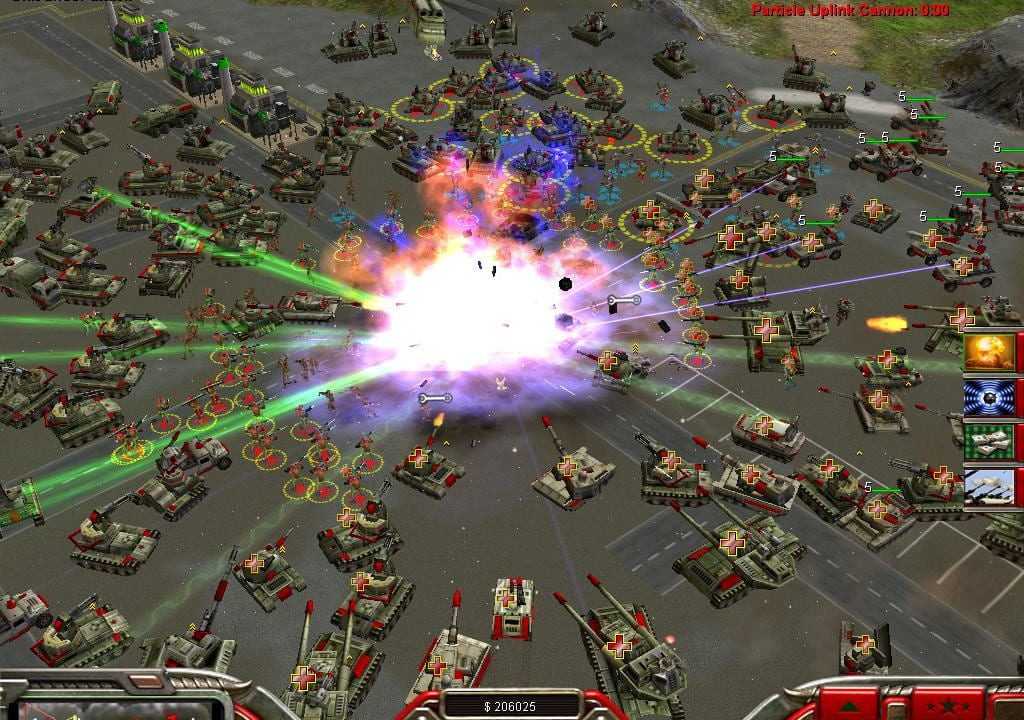Trigger the artillery barrage power icon
The image size is (1024, 720).
(x=989, y=486)
